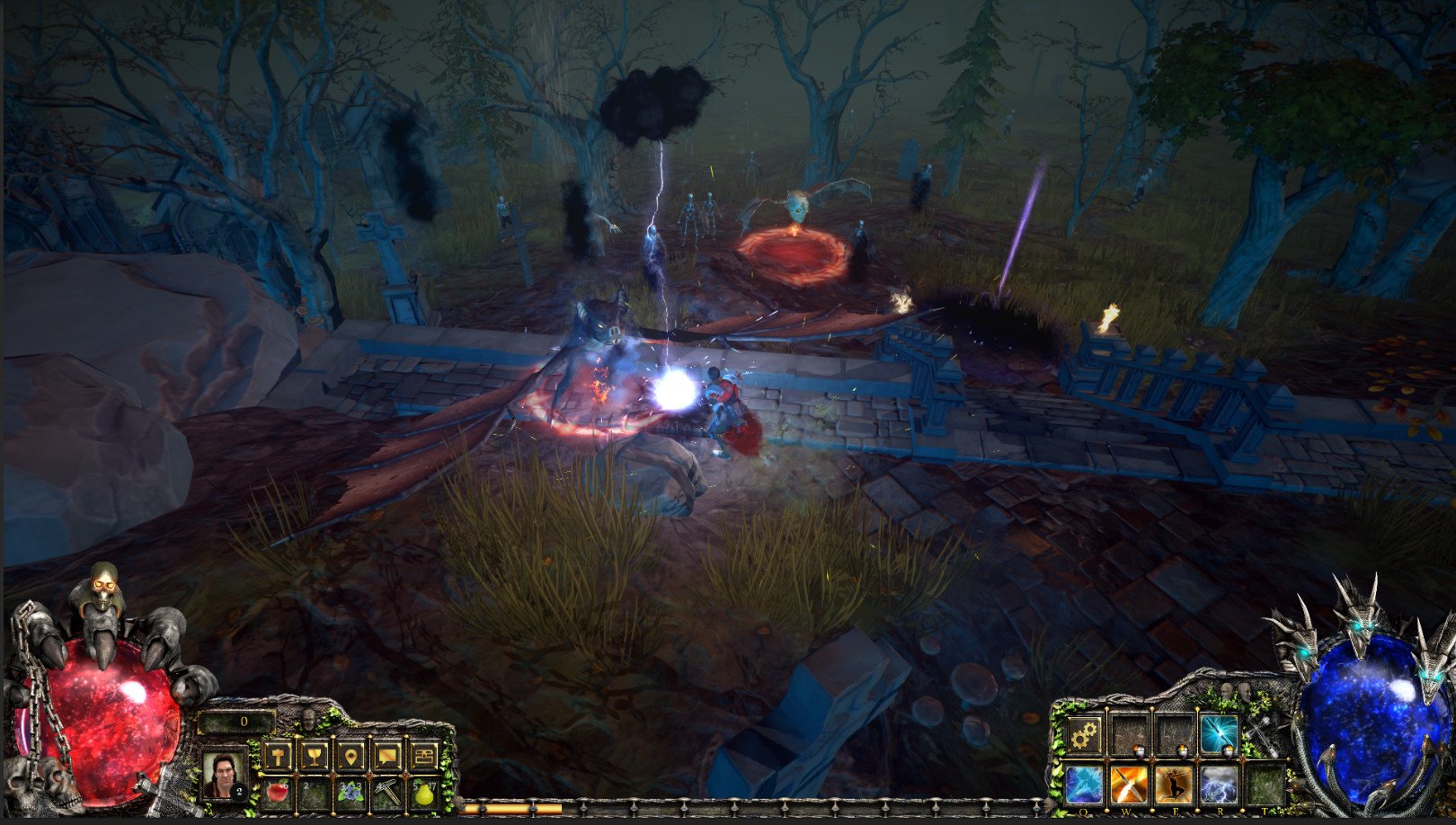Open the speech bubble chat icon
Viewport: 1456px width, 825px height.
coord(386,758)
